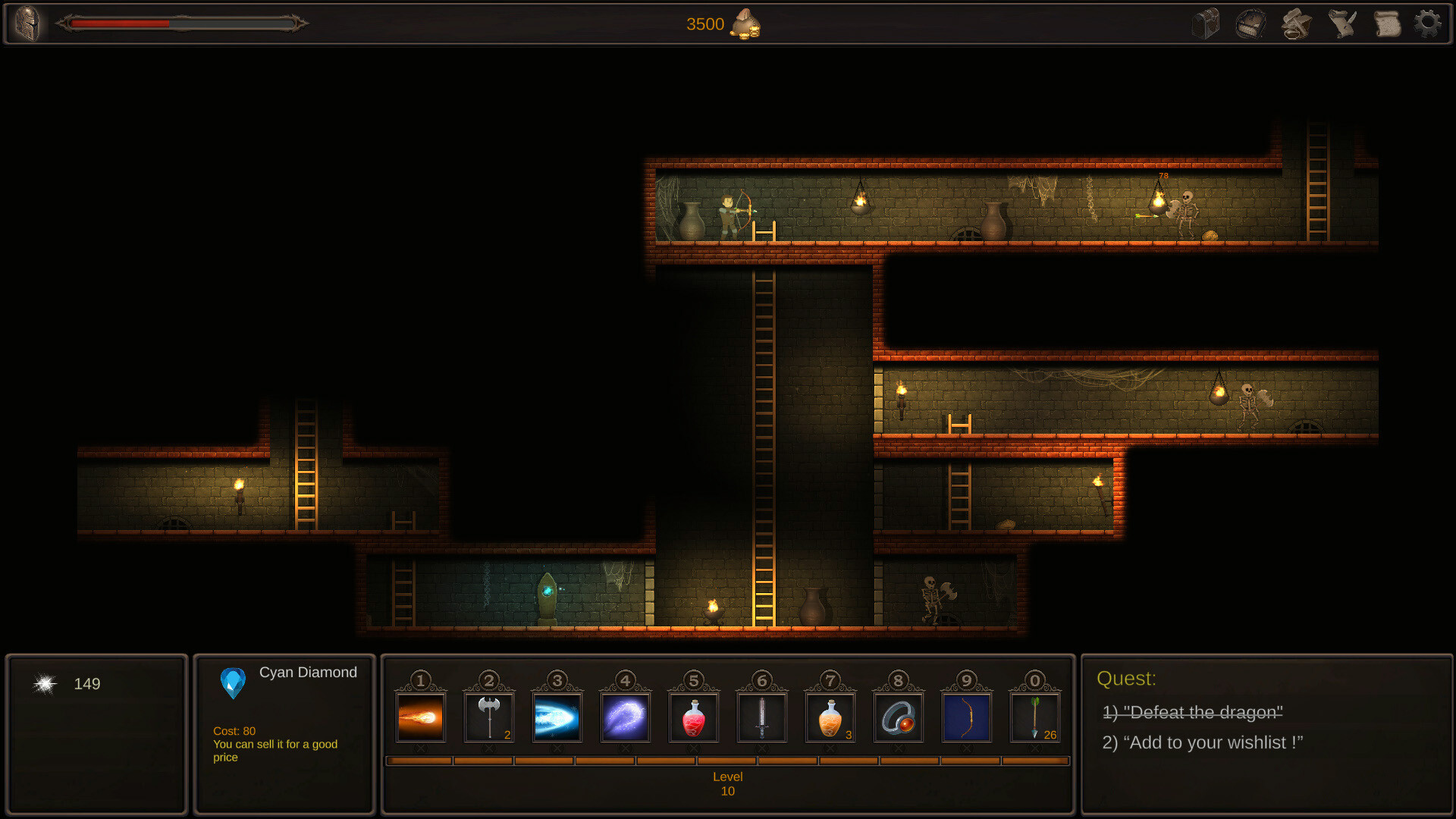Open the quill and scroll quest log
This screenshot has width=1456, height=819.
click(x=1341, y=24)
